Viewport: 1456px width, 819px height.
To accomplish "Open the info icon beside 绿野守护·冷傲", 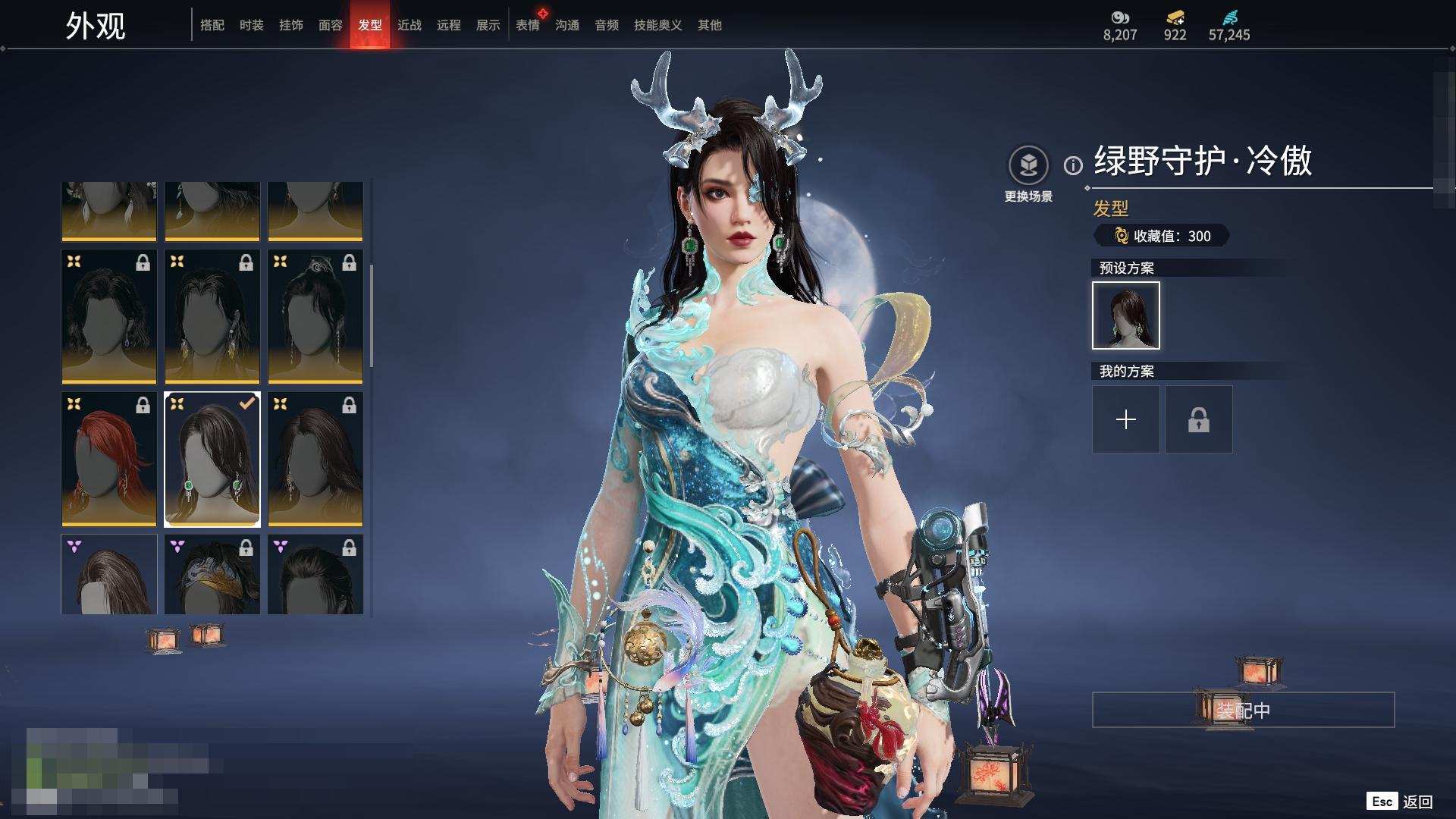I will pyautogui.click(x=1073, y=165).
